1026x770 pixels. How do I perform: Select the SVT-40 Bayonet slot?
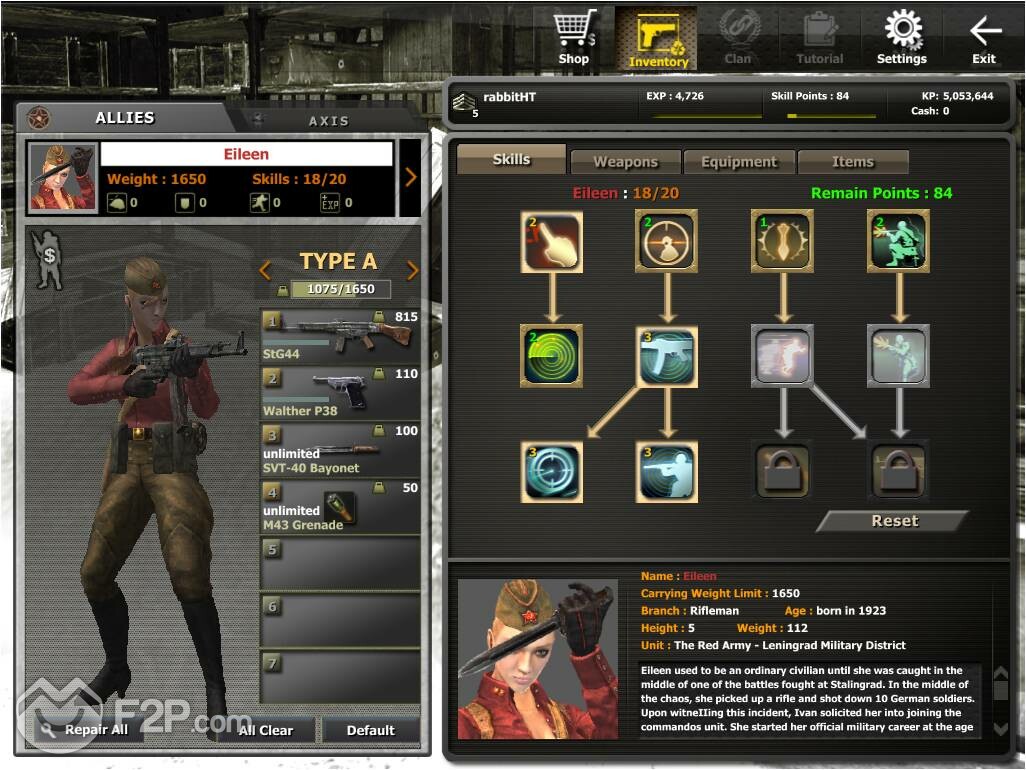pos(340,450)
